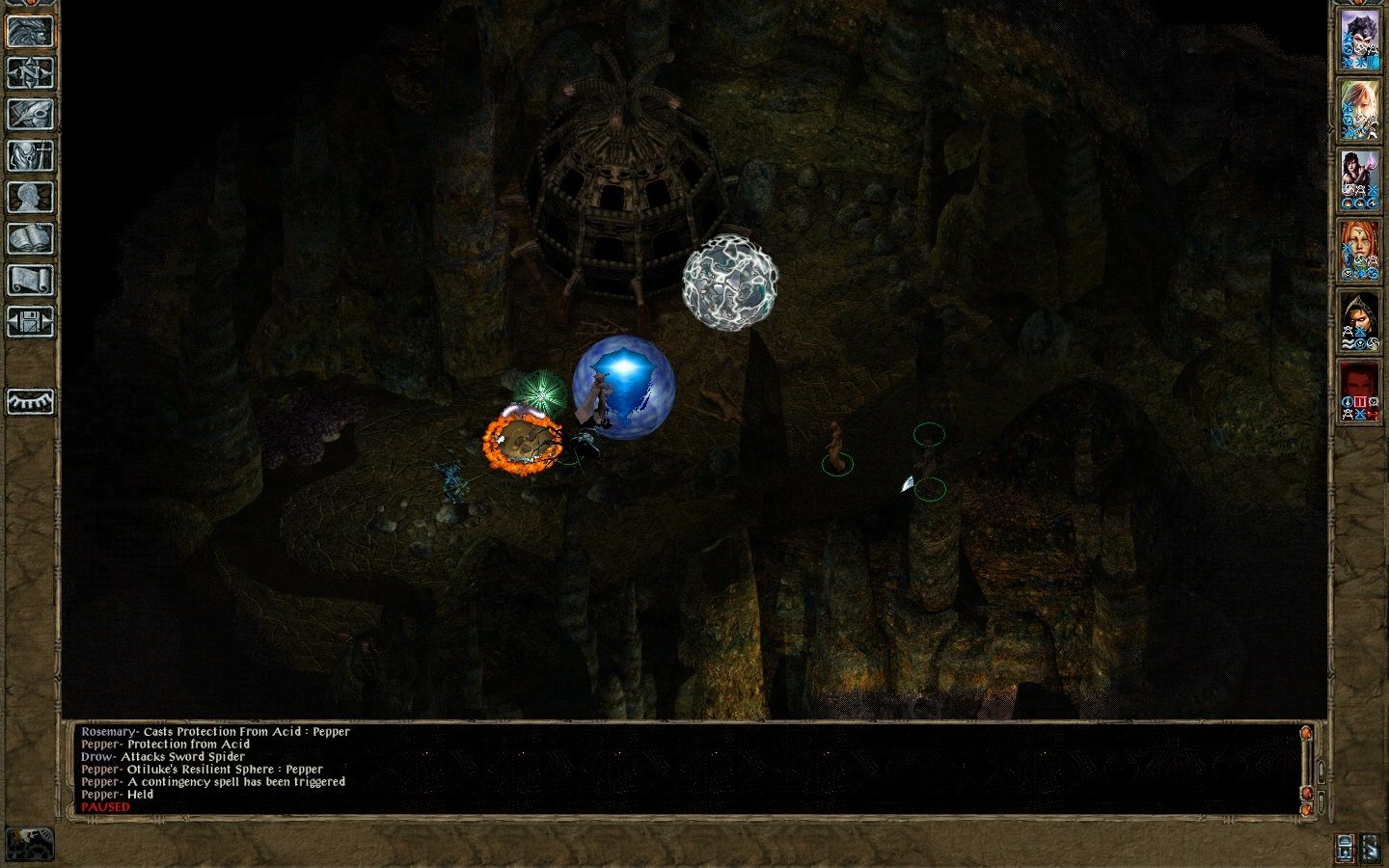
Task: Select the red-tinted bottom party portrait
Action: (1359, 391)
